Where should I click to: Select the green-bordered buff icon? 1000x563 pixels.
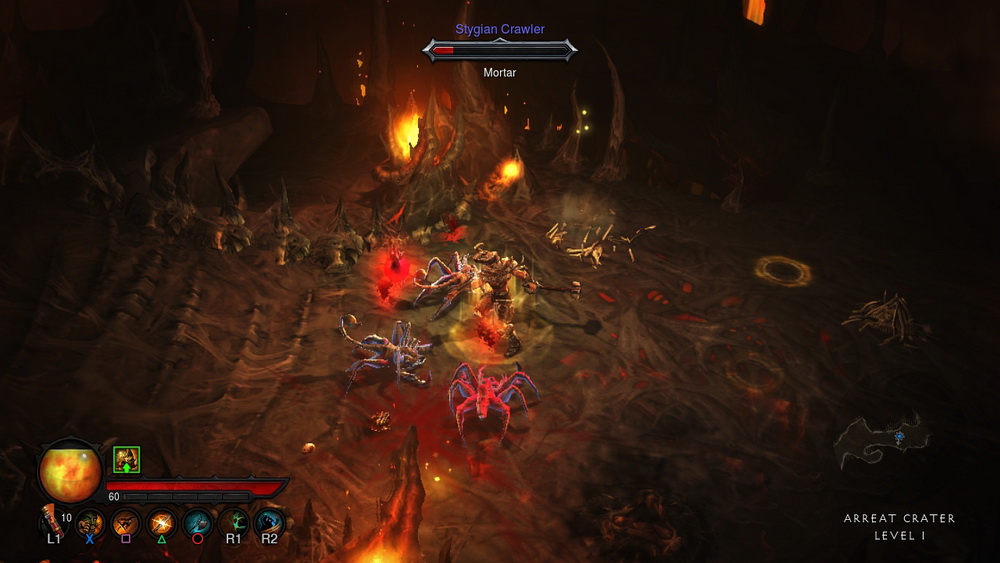click(x=126, y=460)
